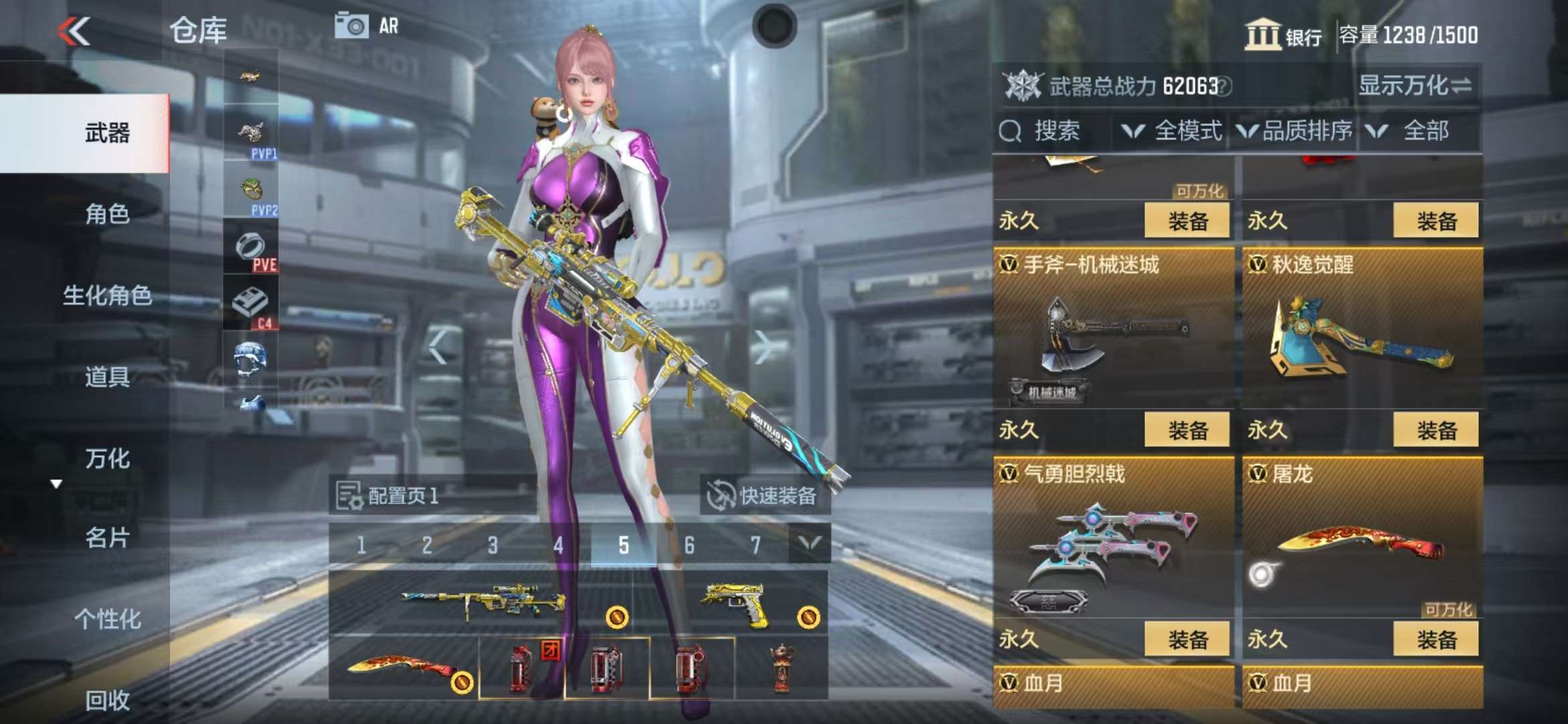Equip the 手斧-机械迷城 axe

point(1187,430)
